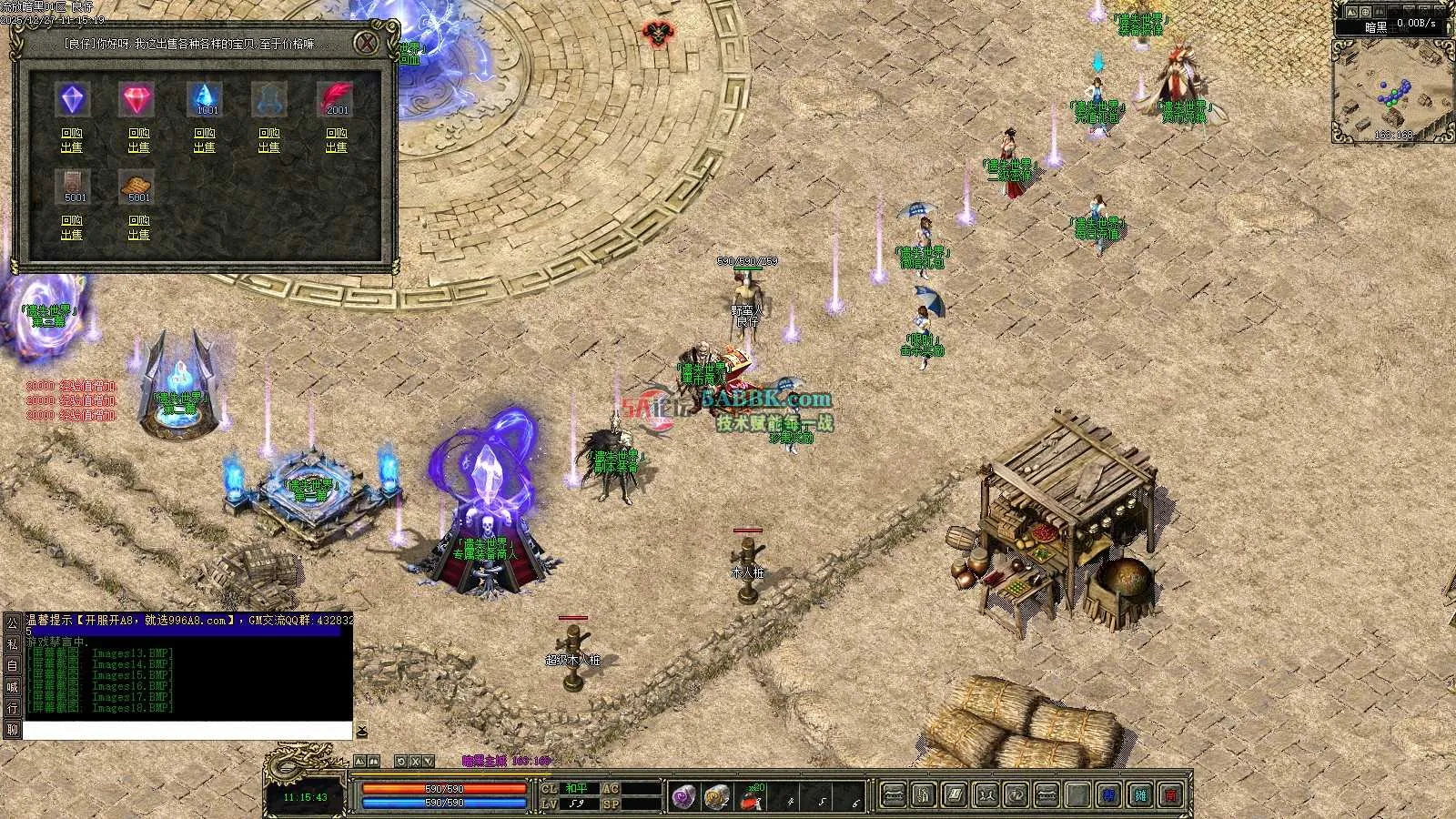1456x819 pixels.
Task: Select the 喊 shout chat channel
Action: click(12, 687)
